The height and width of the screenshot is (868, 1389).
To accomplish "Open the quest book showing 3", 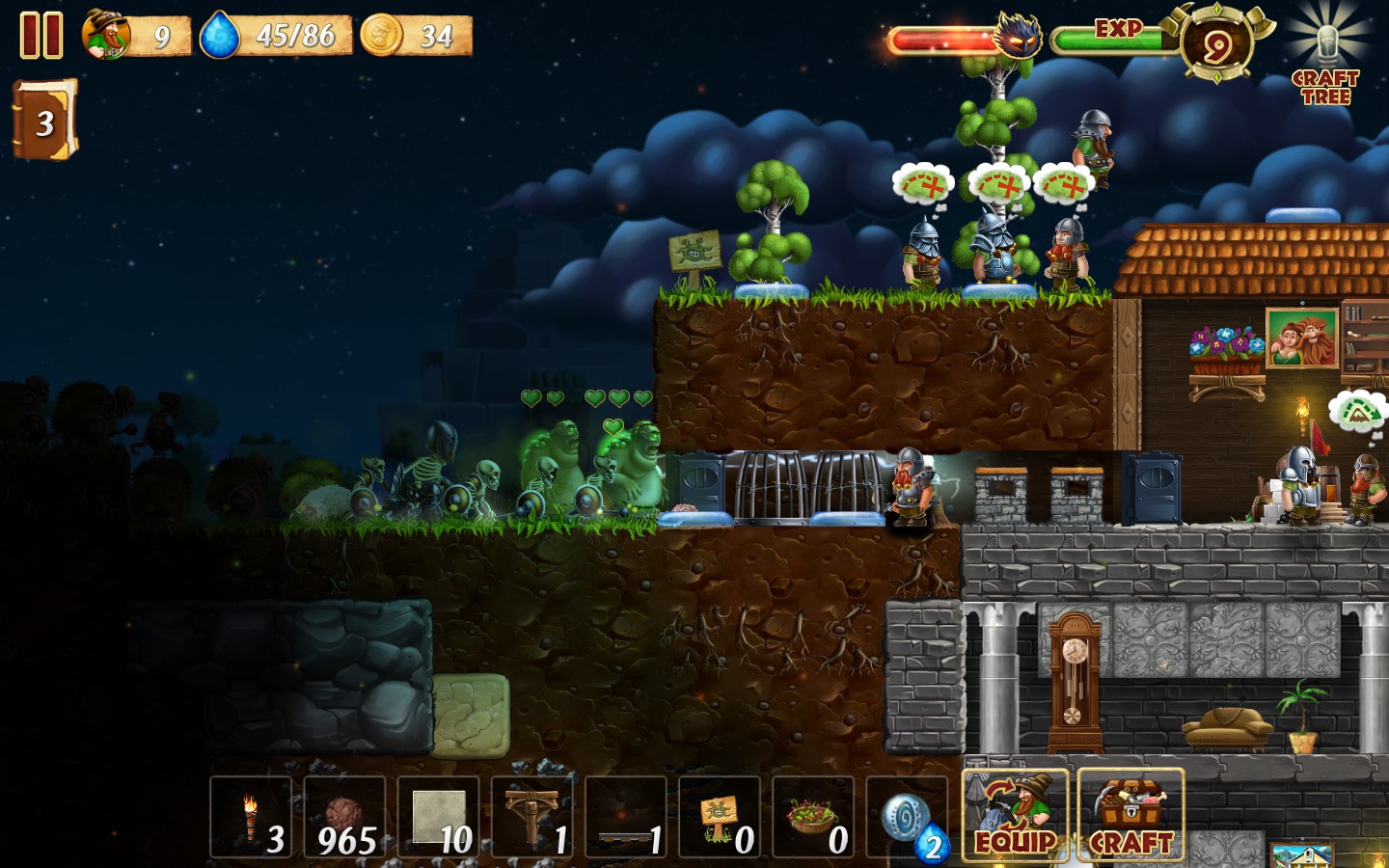I will (43, 121).
